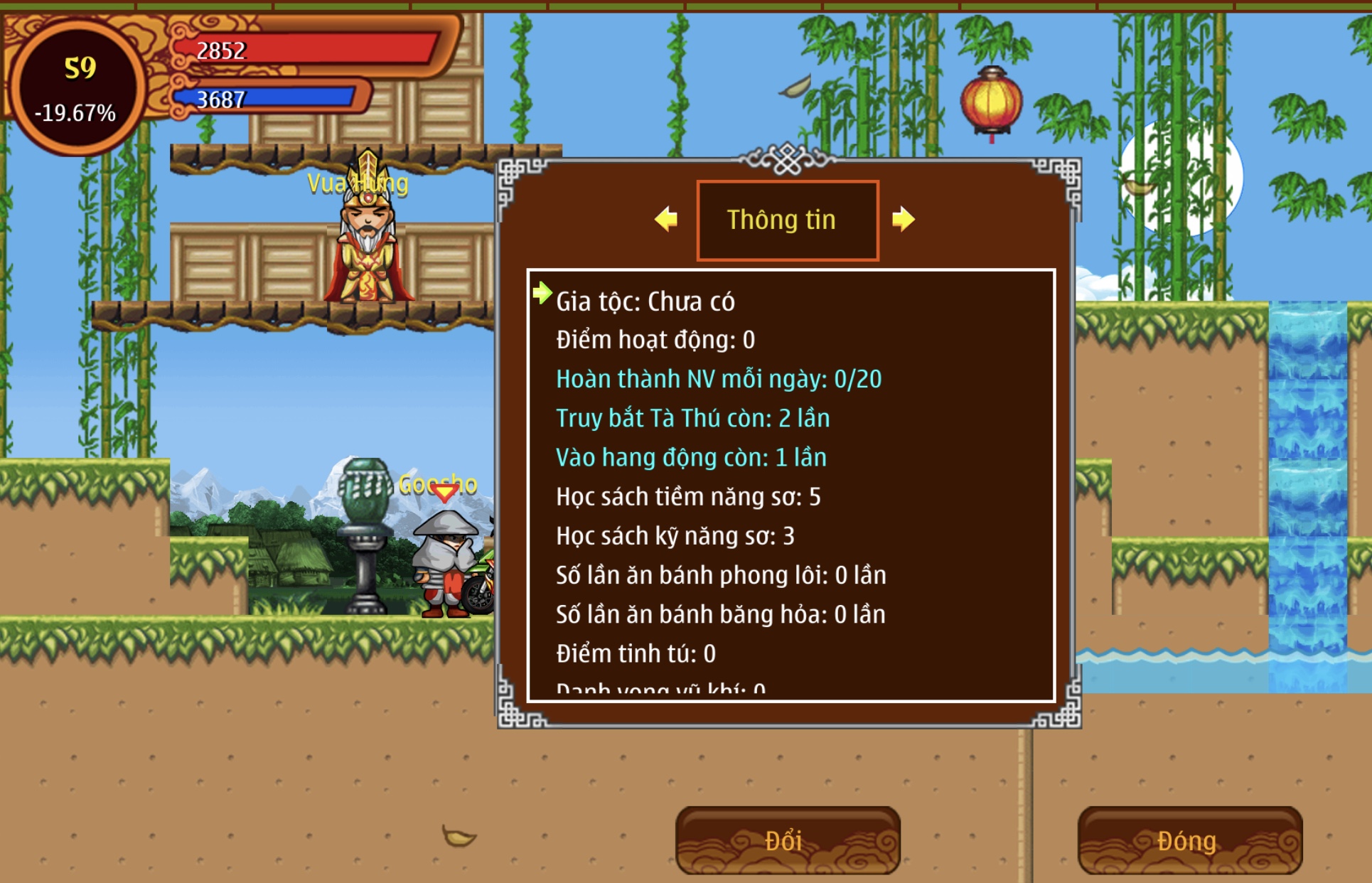Select the Gia tộc: Chưa có row

645,301
